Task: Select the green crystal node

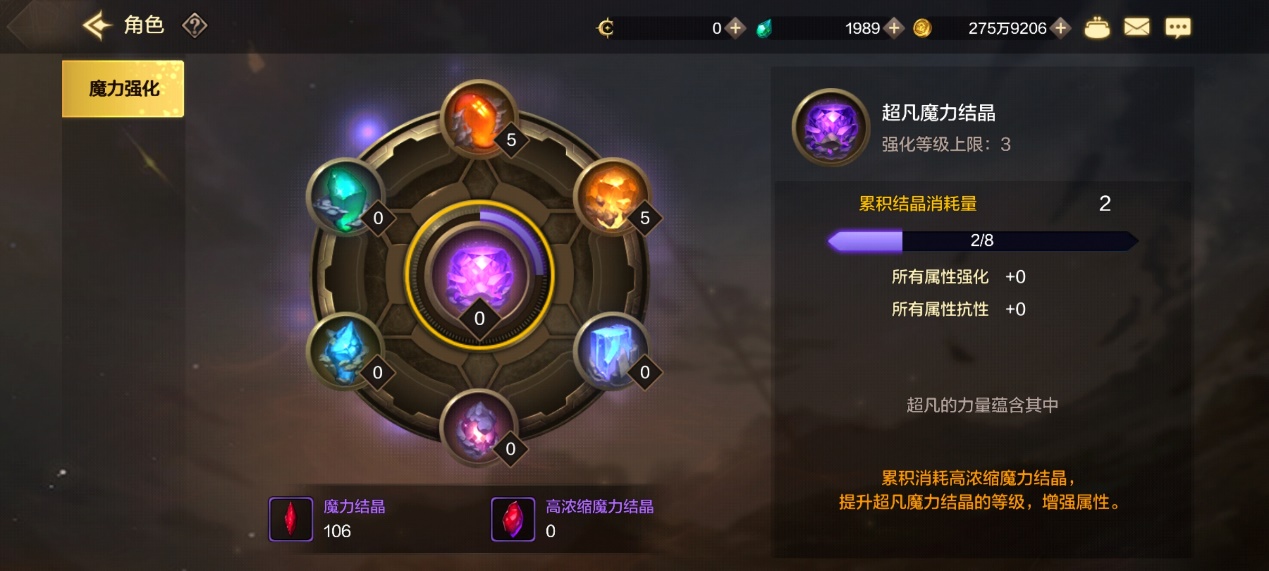Action: tap(345, 196)
